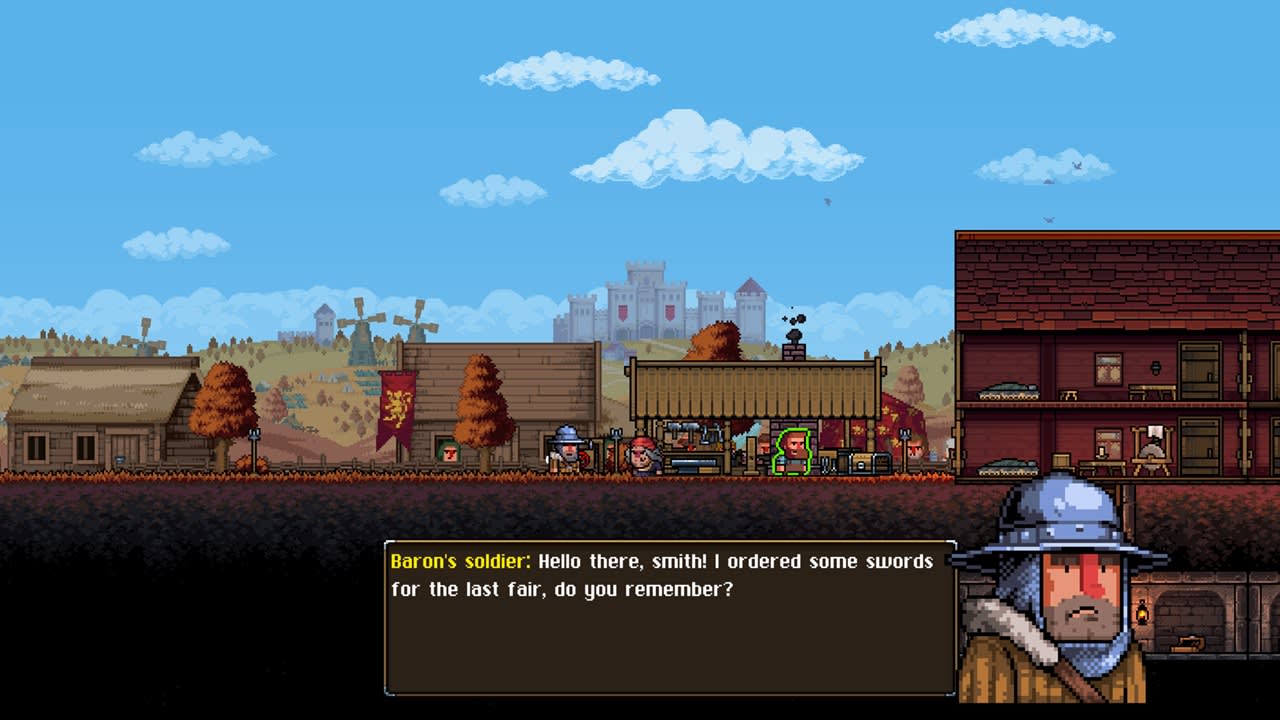
Task: Advance the Baron's soldier dialogue box
Action: point(669,617)
